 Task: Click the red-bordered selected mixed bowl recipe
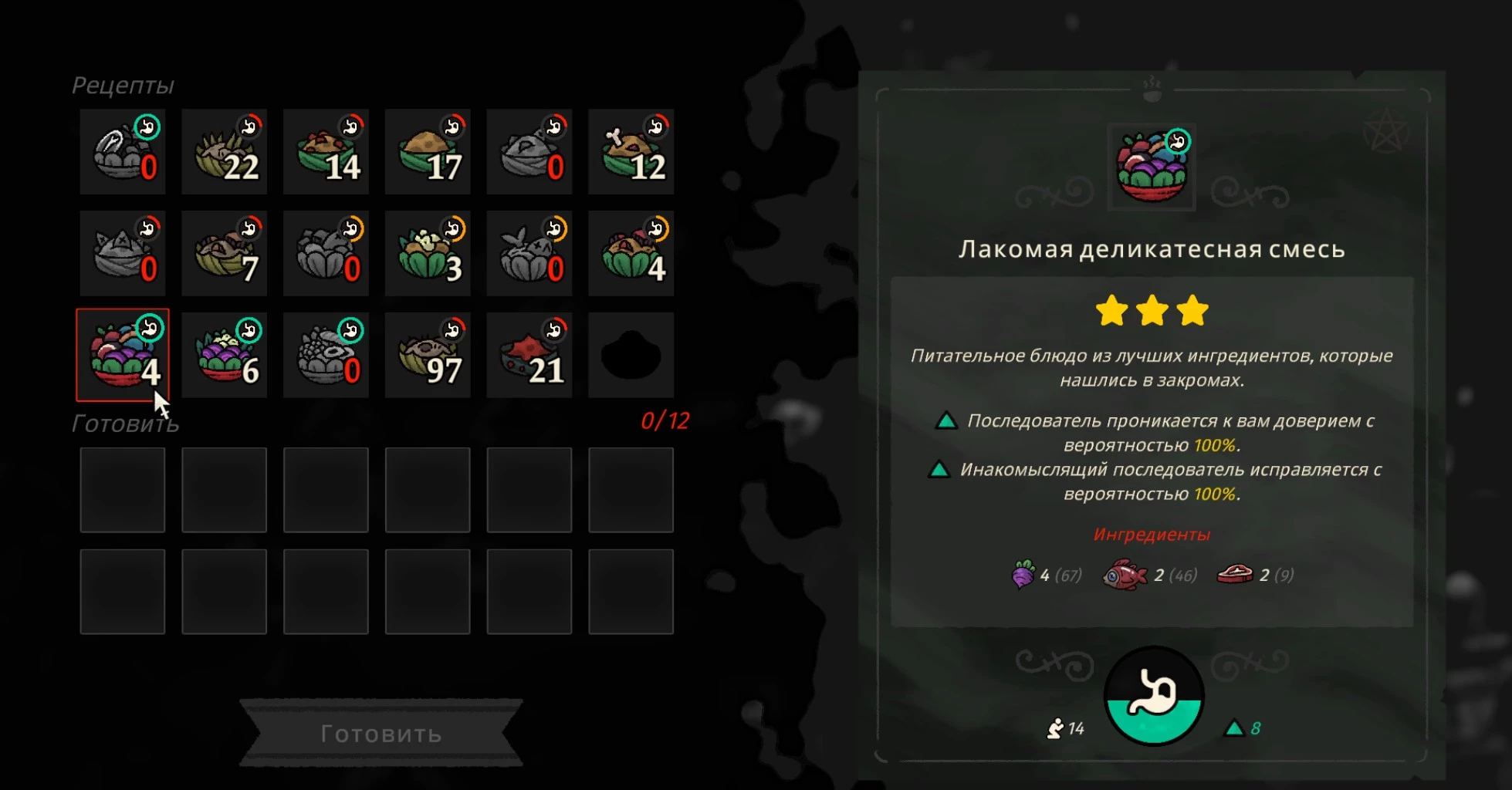pyautogui.click(x=123, y=355)
